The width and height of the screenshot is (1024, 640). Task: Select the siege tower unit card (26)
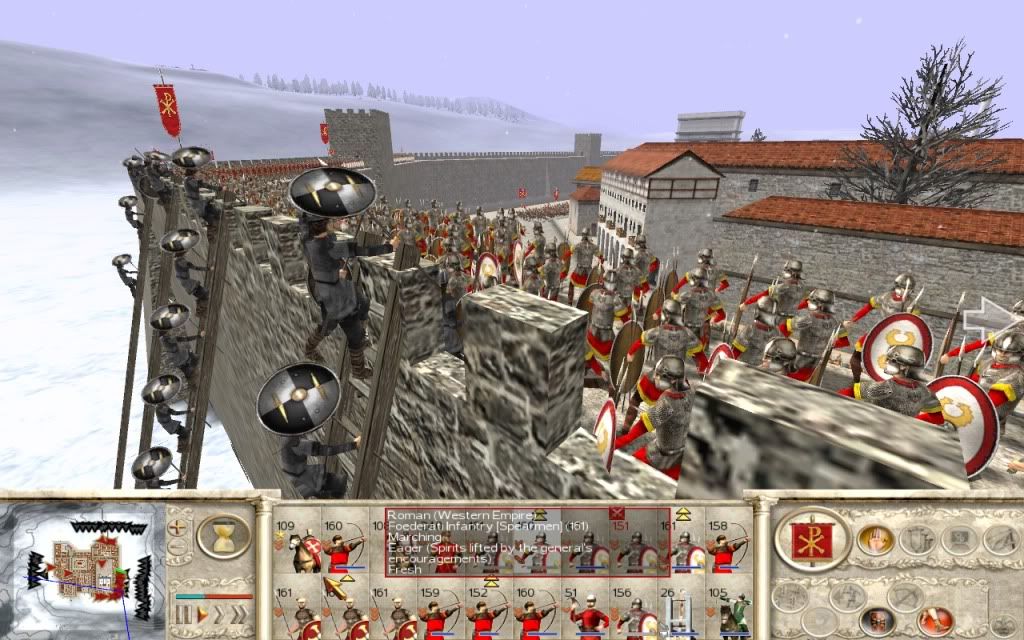(x=678, y=612)
